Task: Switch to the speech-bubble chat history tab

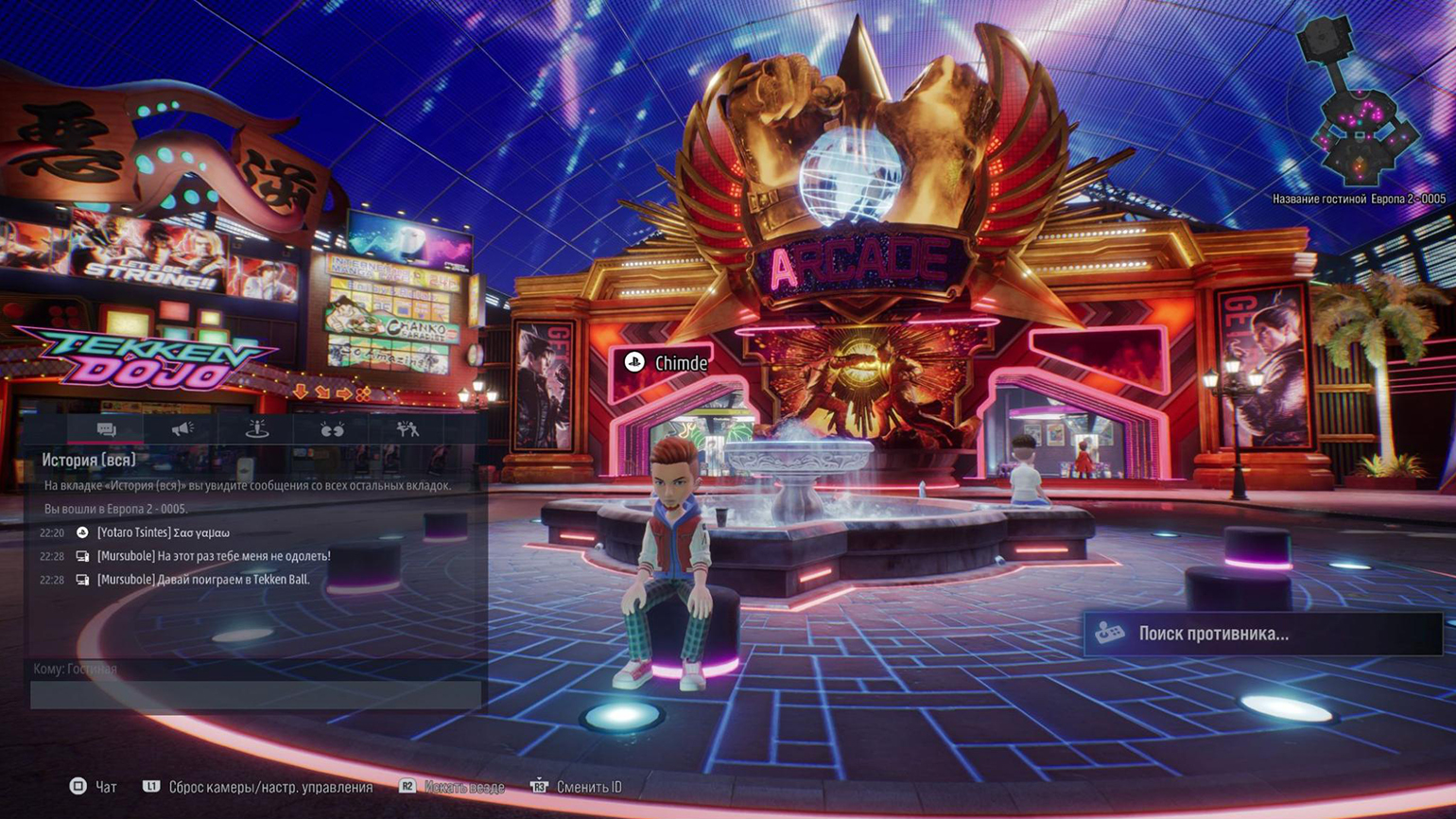Action: click(106, 429)
